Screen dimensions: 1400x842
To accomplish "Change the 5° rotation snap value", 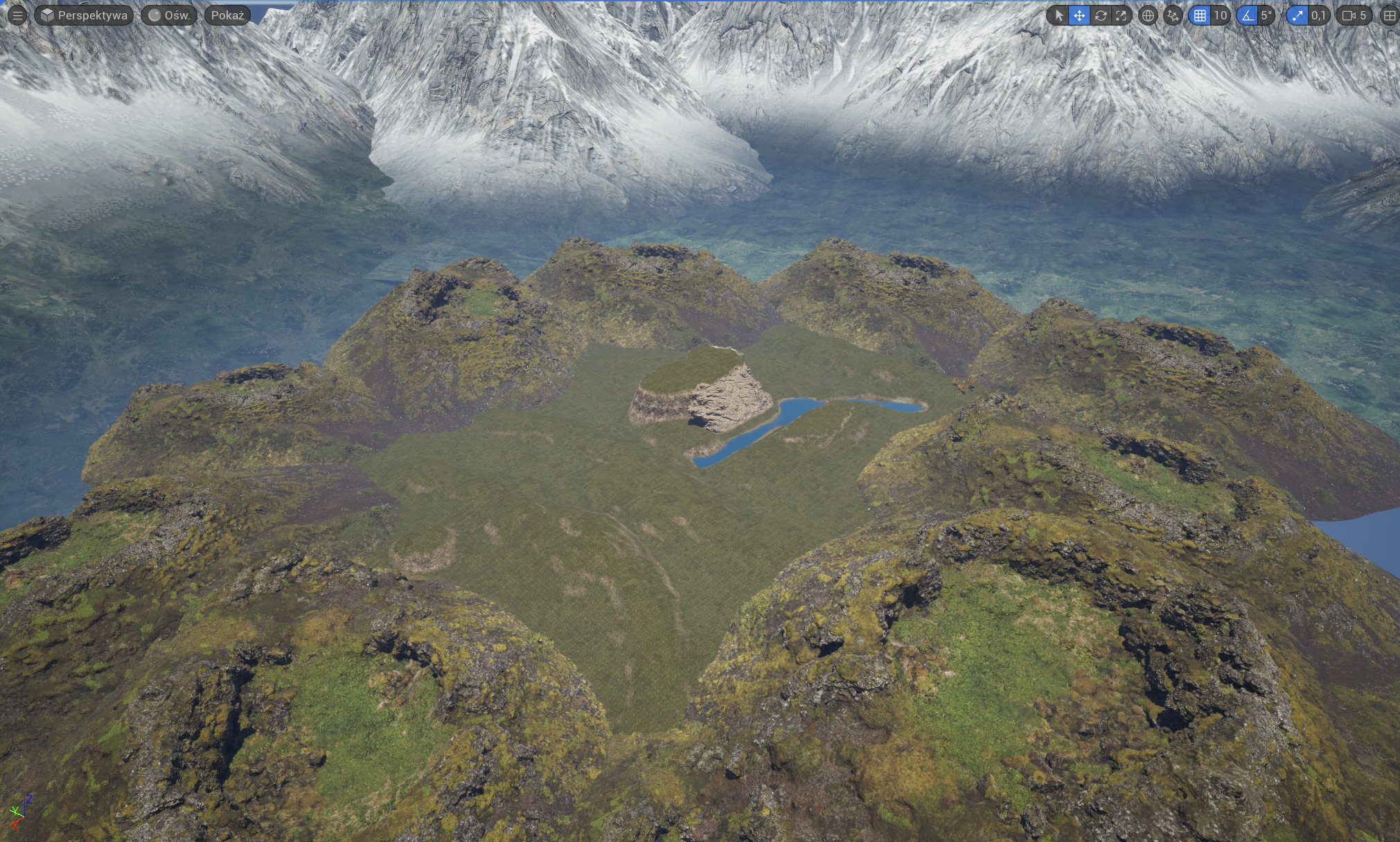I will (x=1266, y=15).
